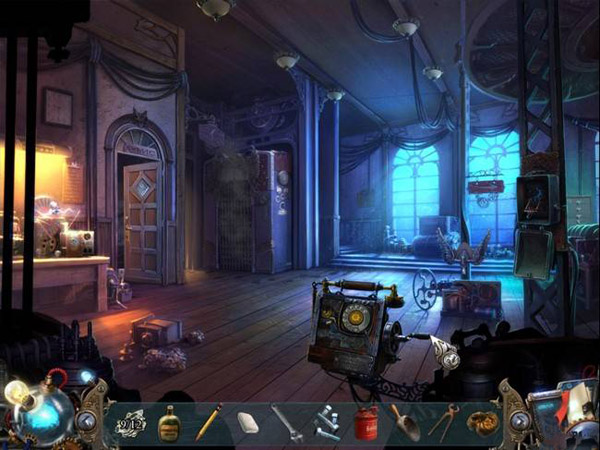Image resolution: width=600 pixels, height=450 pixels.
Task: Select the yellow pencil item
Action: point(208,422)
